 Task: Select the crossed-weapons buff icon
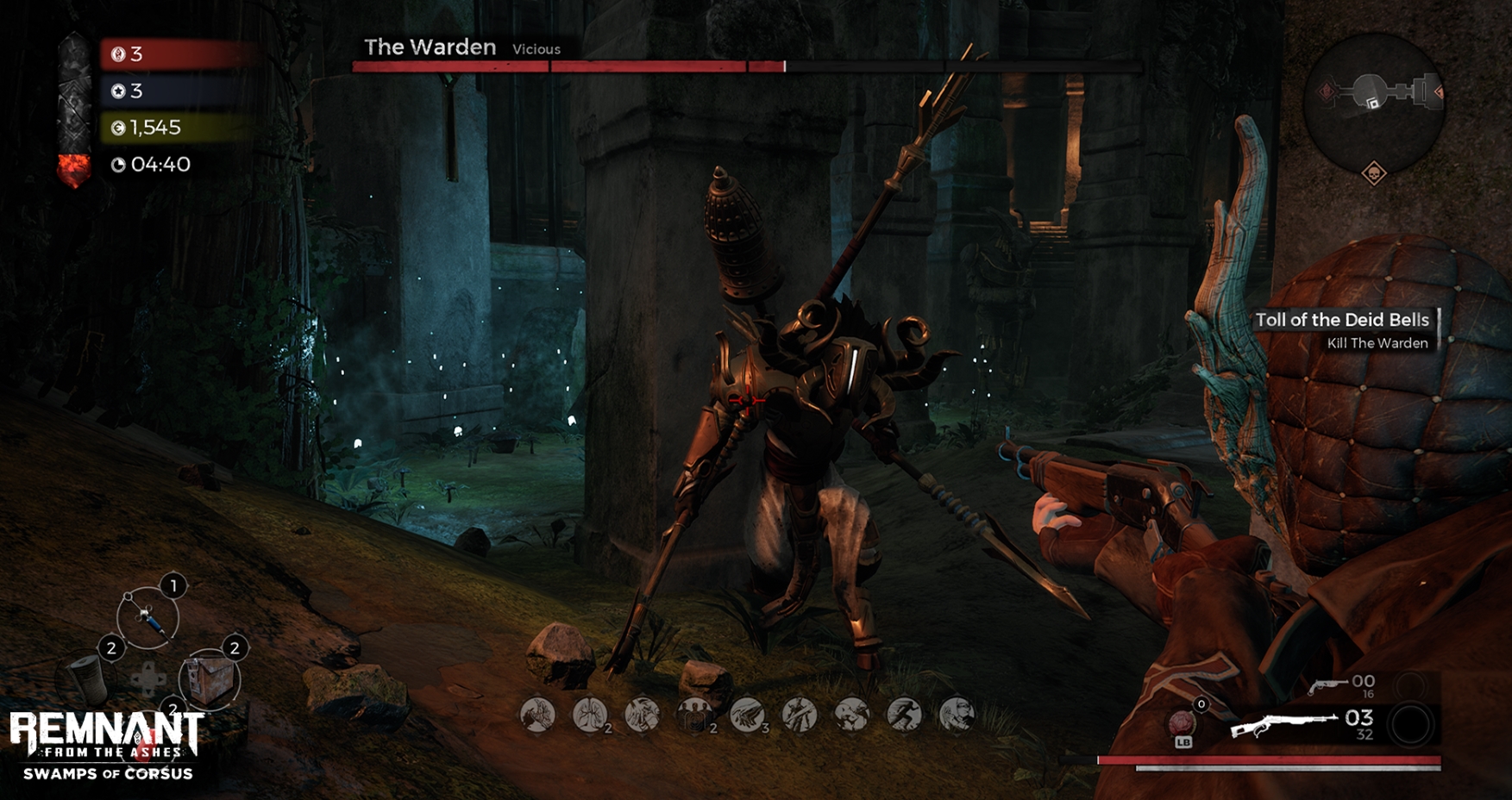pyautogui.click(x=799, y=714)
